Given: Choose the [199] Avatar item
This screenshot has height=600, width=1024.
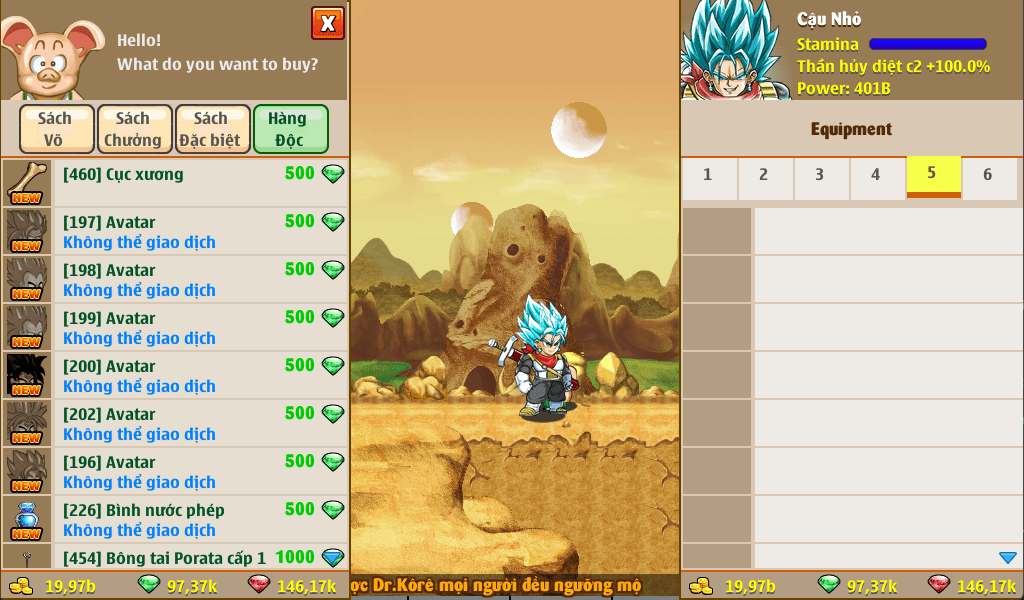Looking at the screenshot, I should click(x=175, y=327).
